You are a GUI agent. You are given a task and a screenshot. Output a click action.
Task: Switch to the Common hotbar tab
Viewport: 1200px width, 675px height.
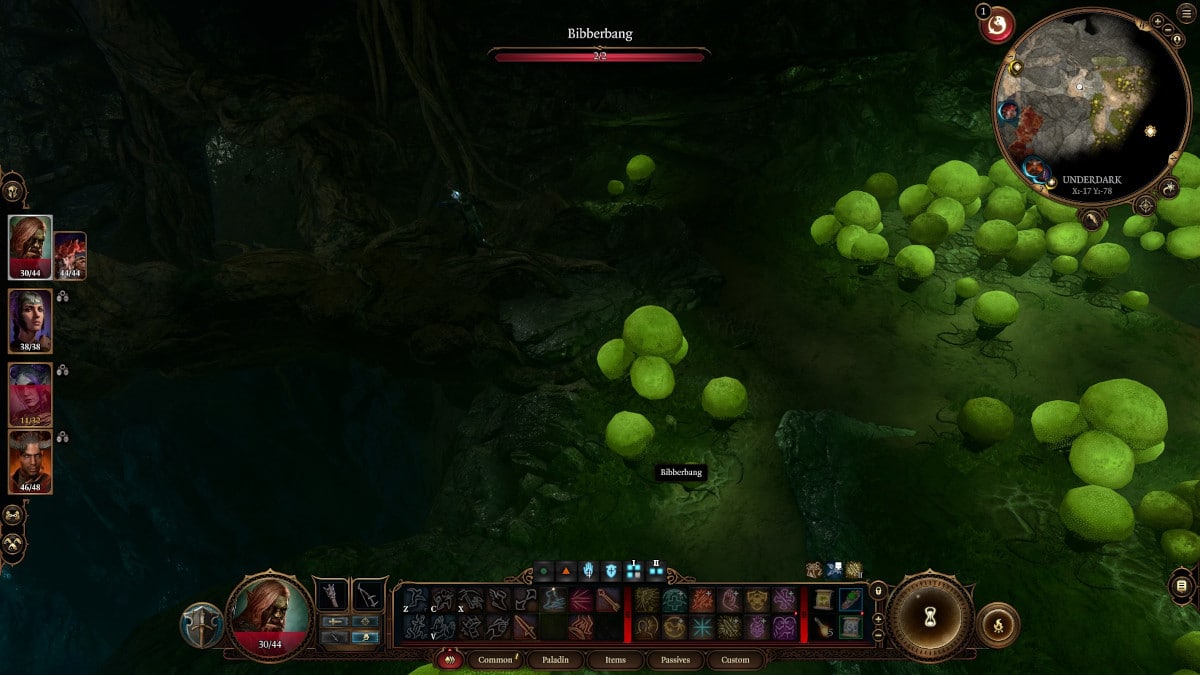(495, 660)
